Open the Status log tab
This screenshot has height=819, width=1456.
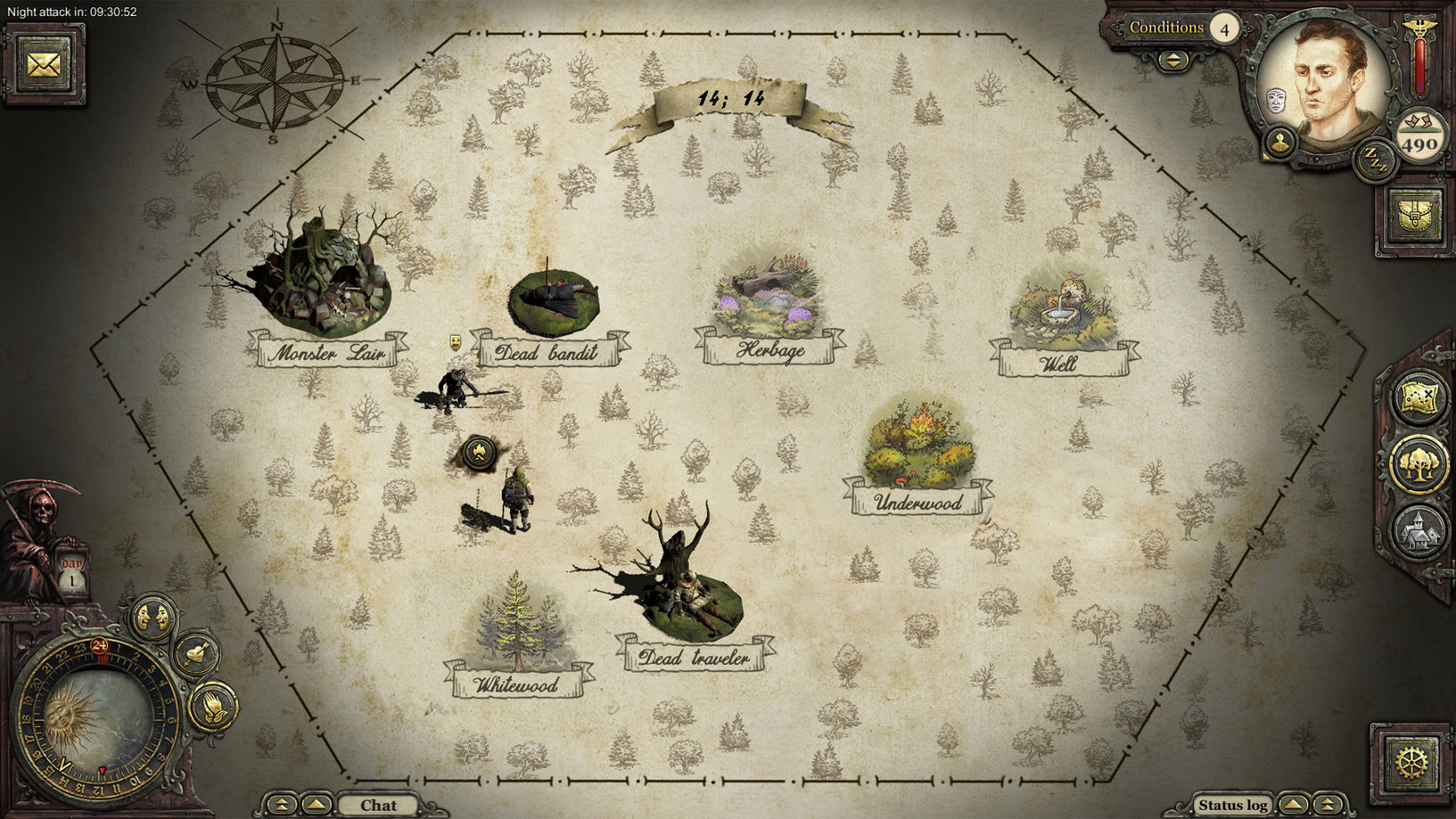(1234, 804)
